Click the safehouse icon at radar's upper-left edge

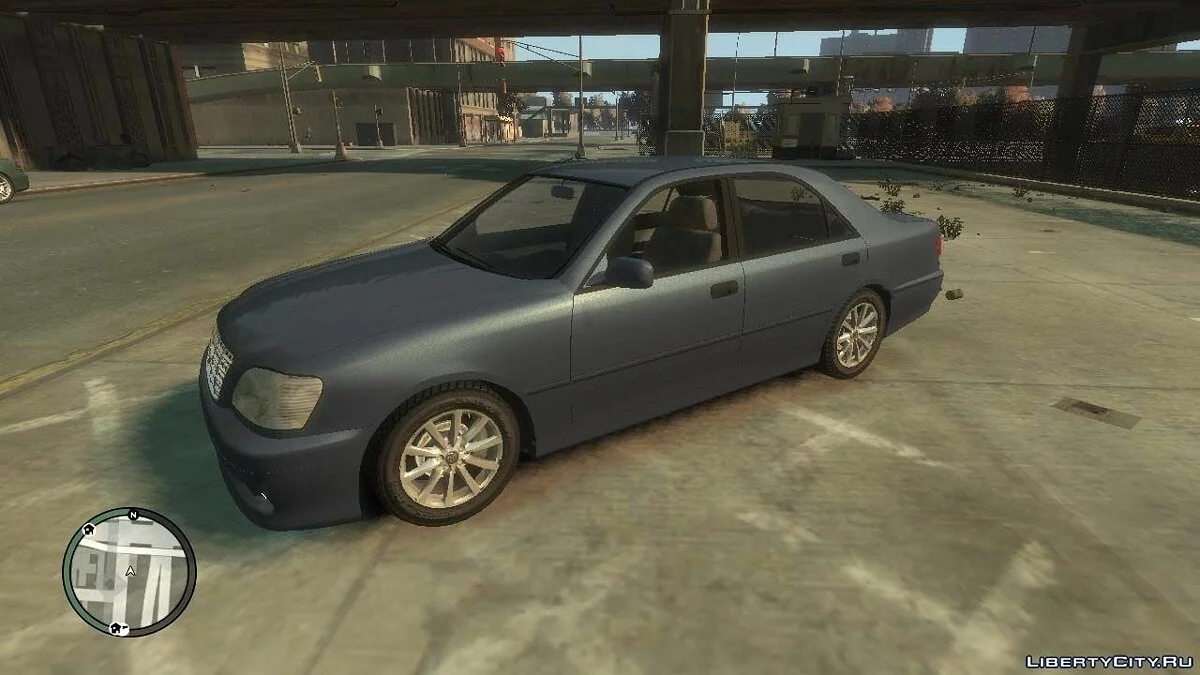point(88,529)
